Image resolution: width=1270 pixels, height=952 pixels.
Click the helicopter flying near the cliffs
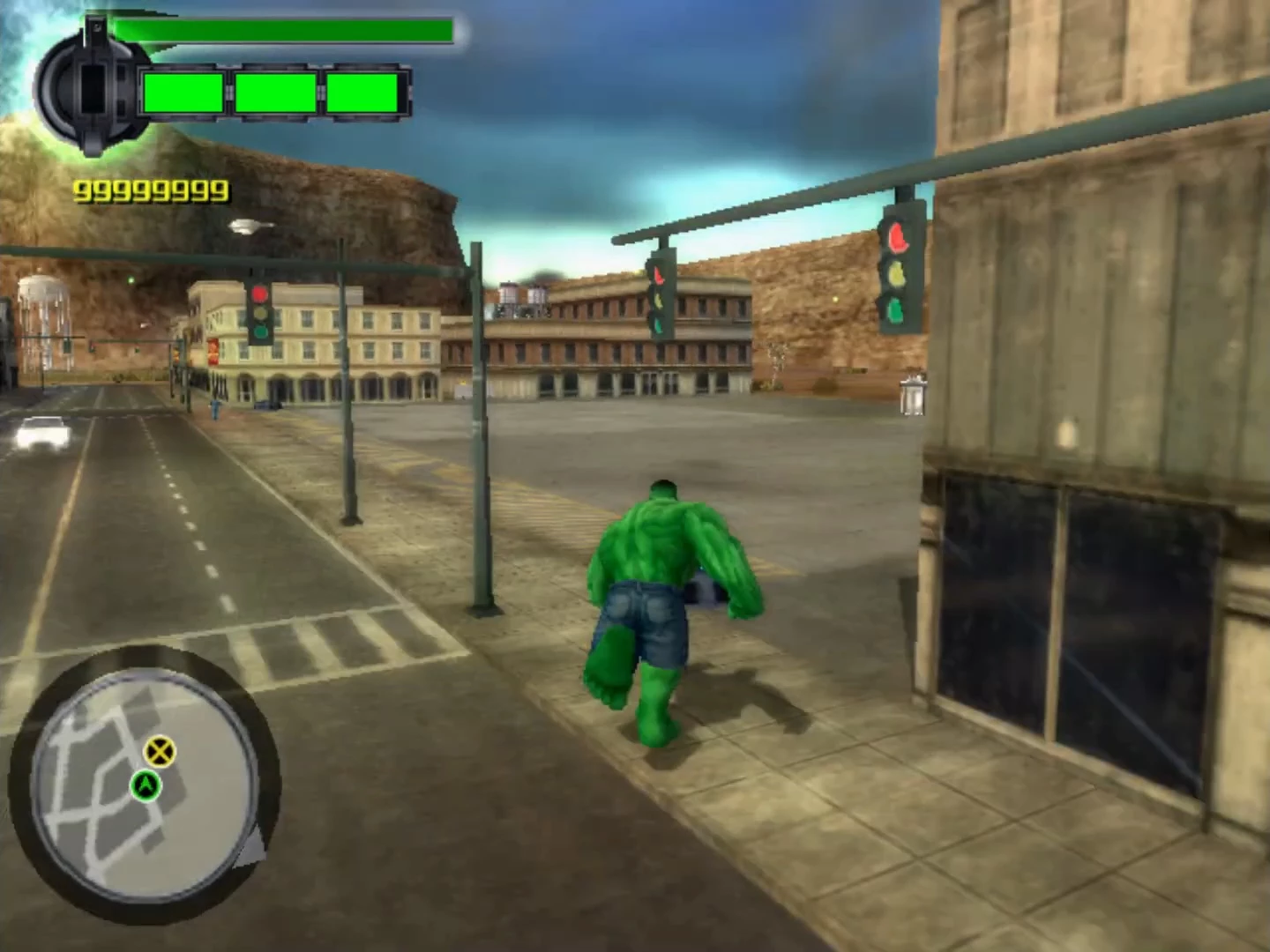[x=251, y=226]
